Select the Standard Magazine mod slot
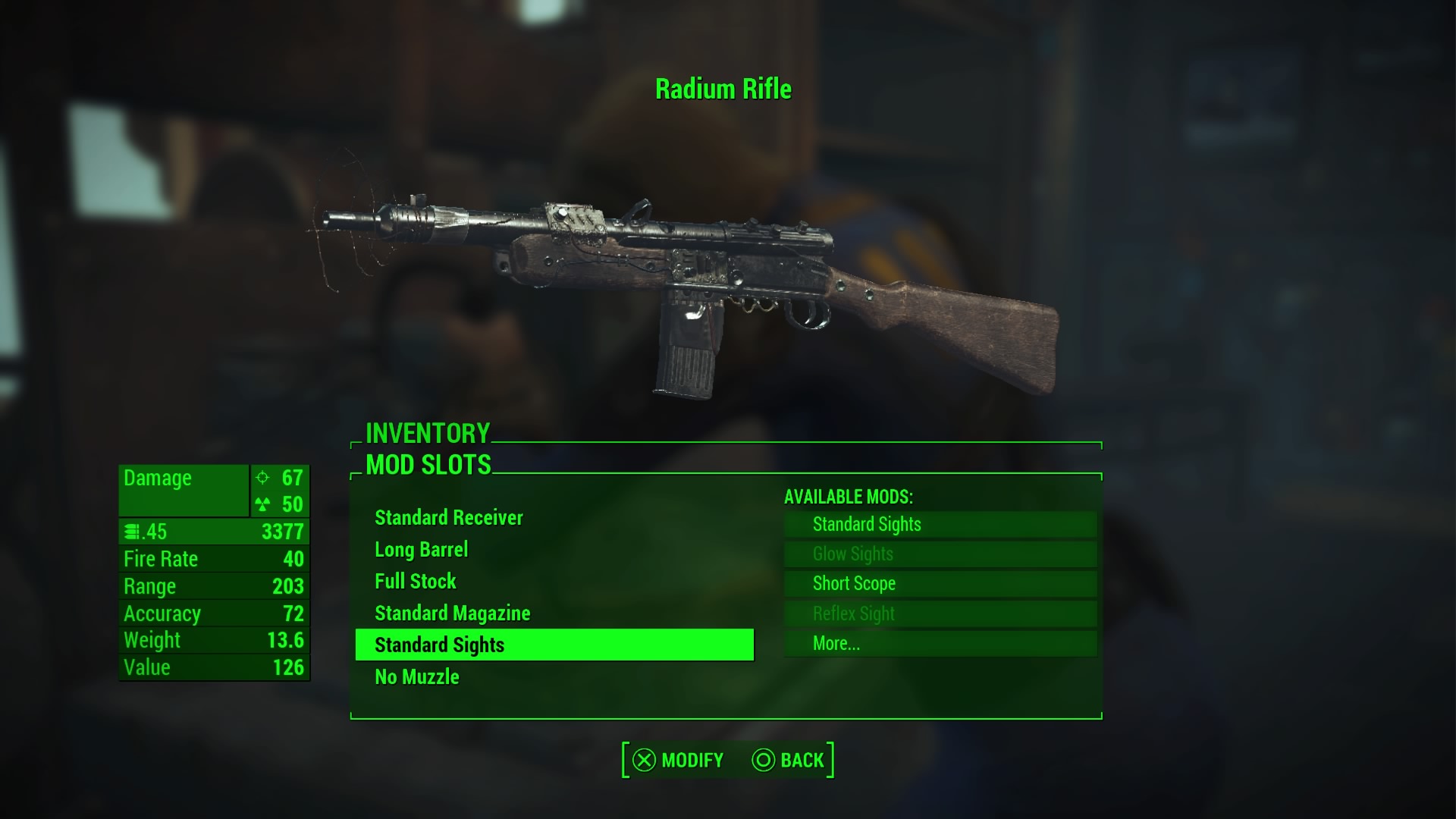The height and width of the screenshot is (819, 1456). point(453,613)
